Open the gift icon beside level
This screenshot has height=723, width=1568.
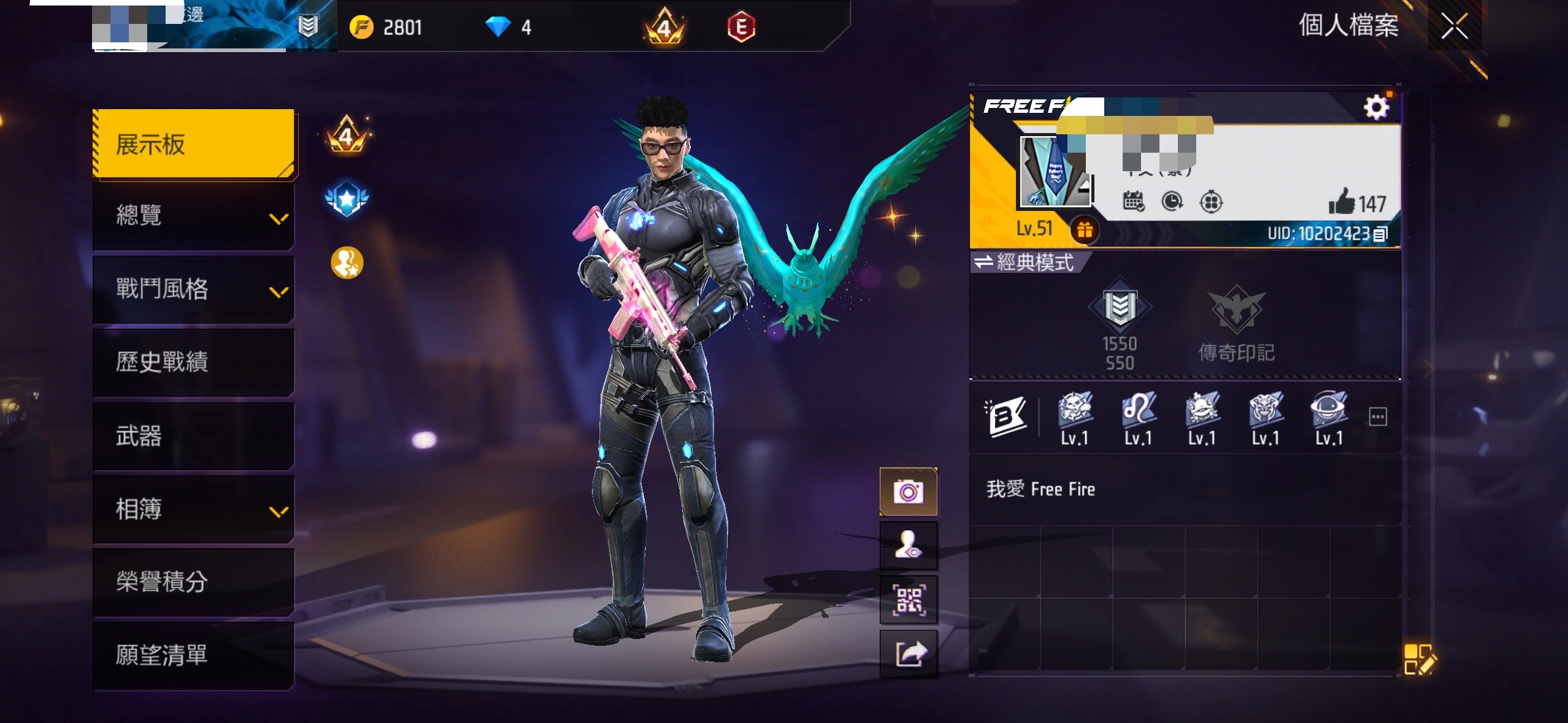(x=1085, y=230)
